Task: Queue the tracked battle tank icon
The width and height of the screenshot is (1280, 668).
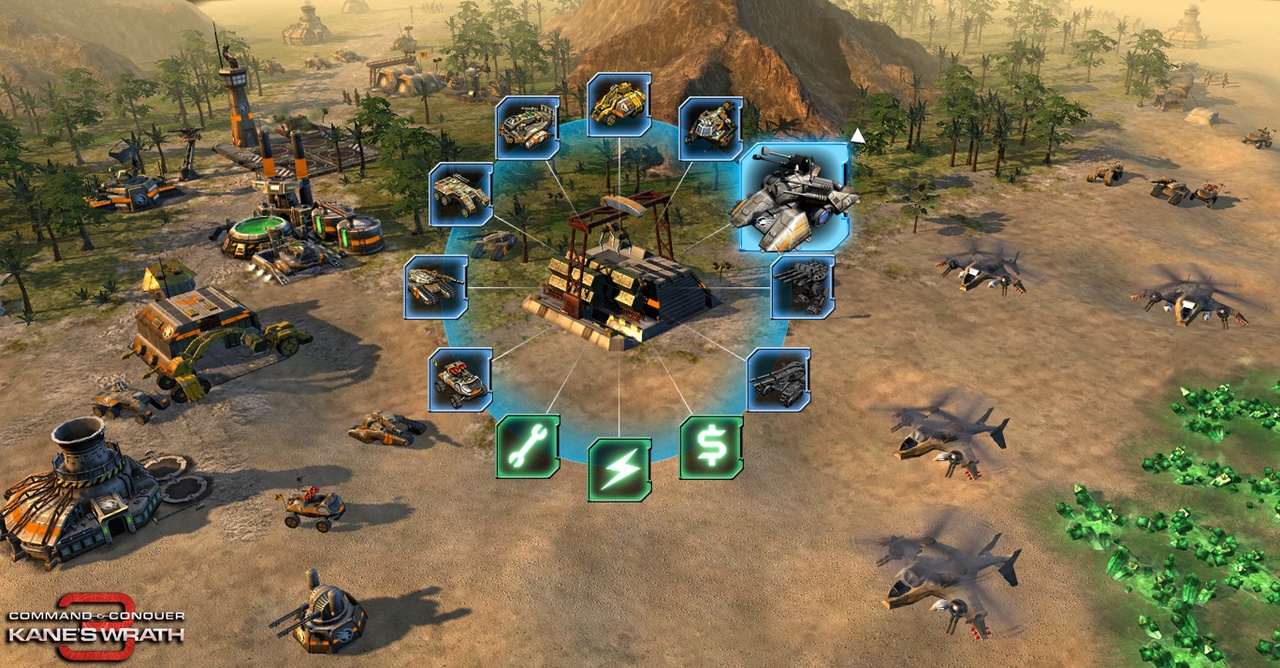Action: (x=436, y=287)
